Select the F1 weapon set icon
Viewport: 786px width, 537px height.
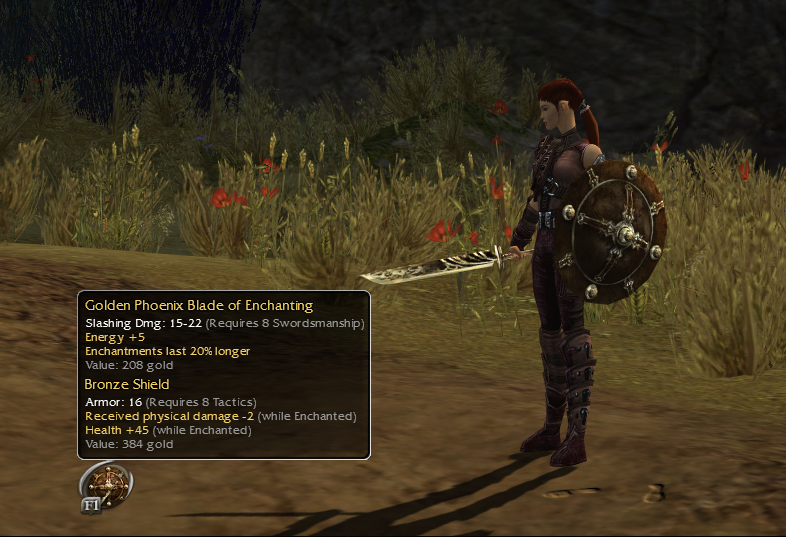click(x=106, y=487)
